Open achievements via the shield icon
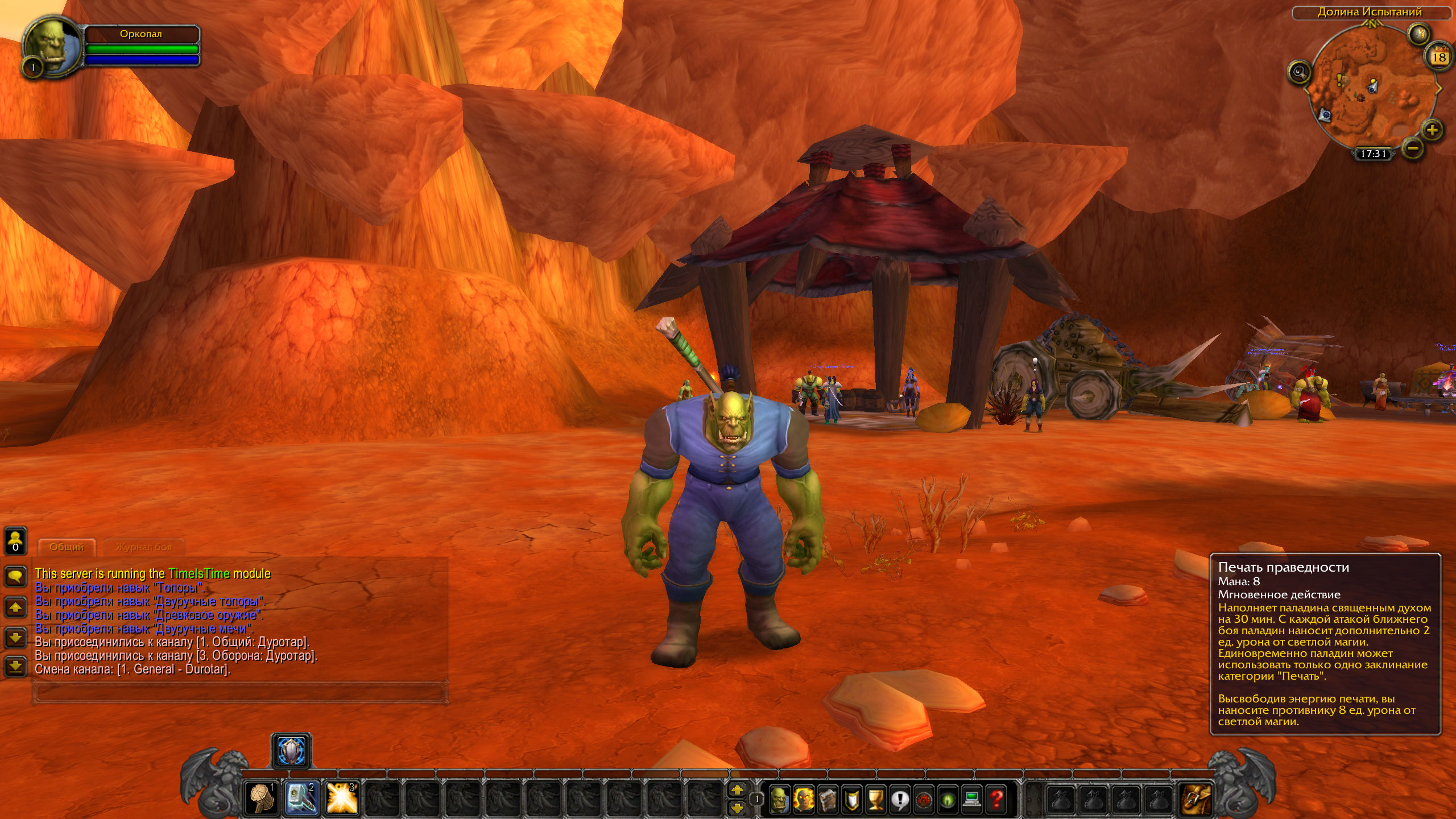The height and width of the screenshot is (819, 1456). click(x=851, y=799)
